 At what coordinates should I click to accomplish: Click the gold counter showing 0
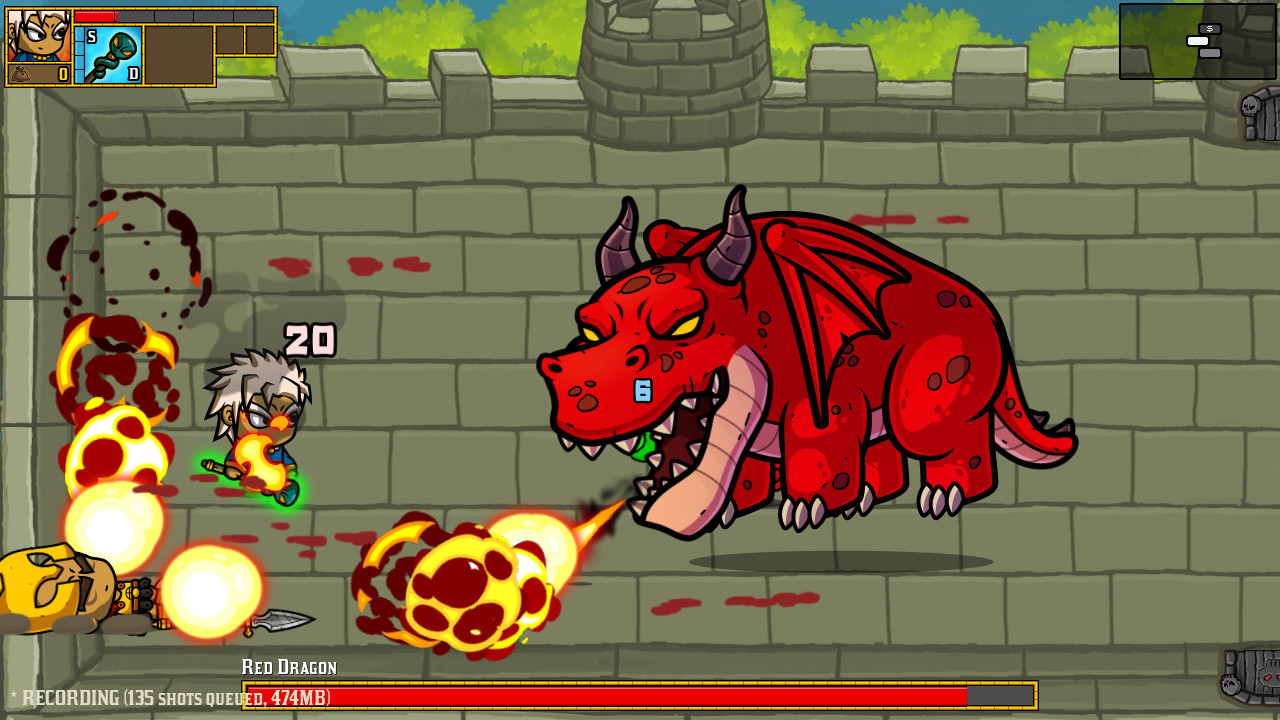click(x=64, y=74)
